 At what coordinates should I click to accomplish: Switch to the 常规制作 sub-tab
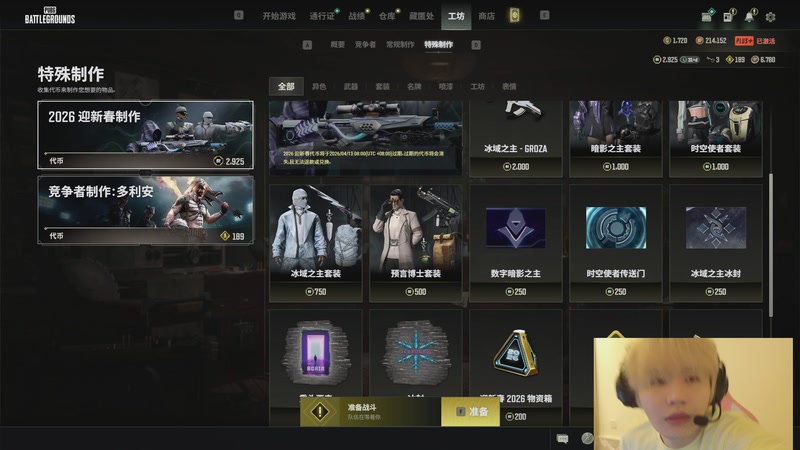tap(400, 45)
